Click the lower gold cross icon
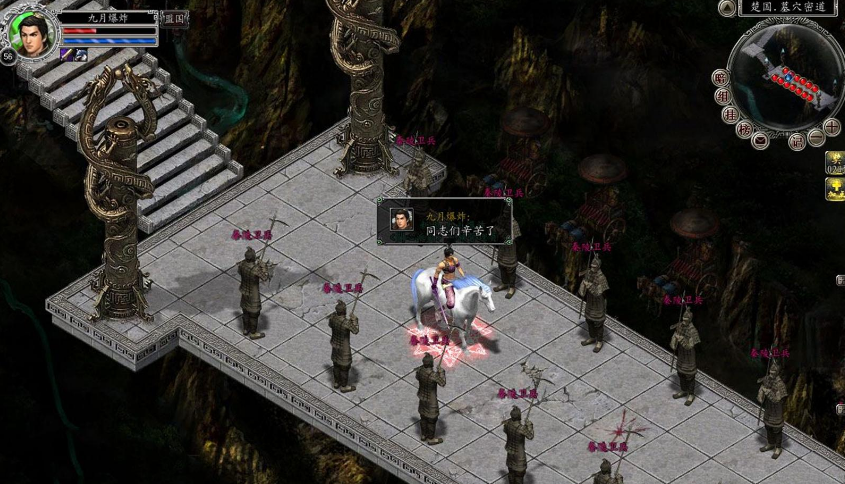This screenshot has width=845, height=484. [x=835, y=189]
